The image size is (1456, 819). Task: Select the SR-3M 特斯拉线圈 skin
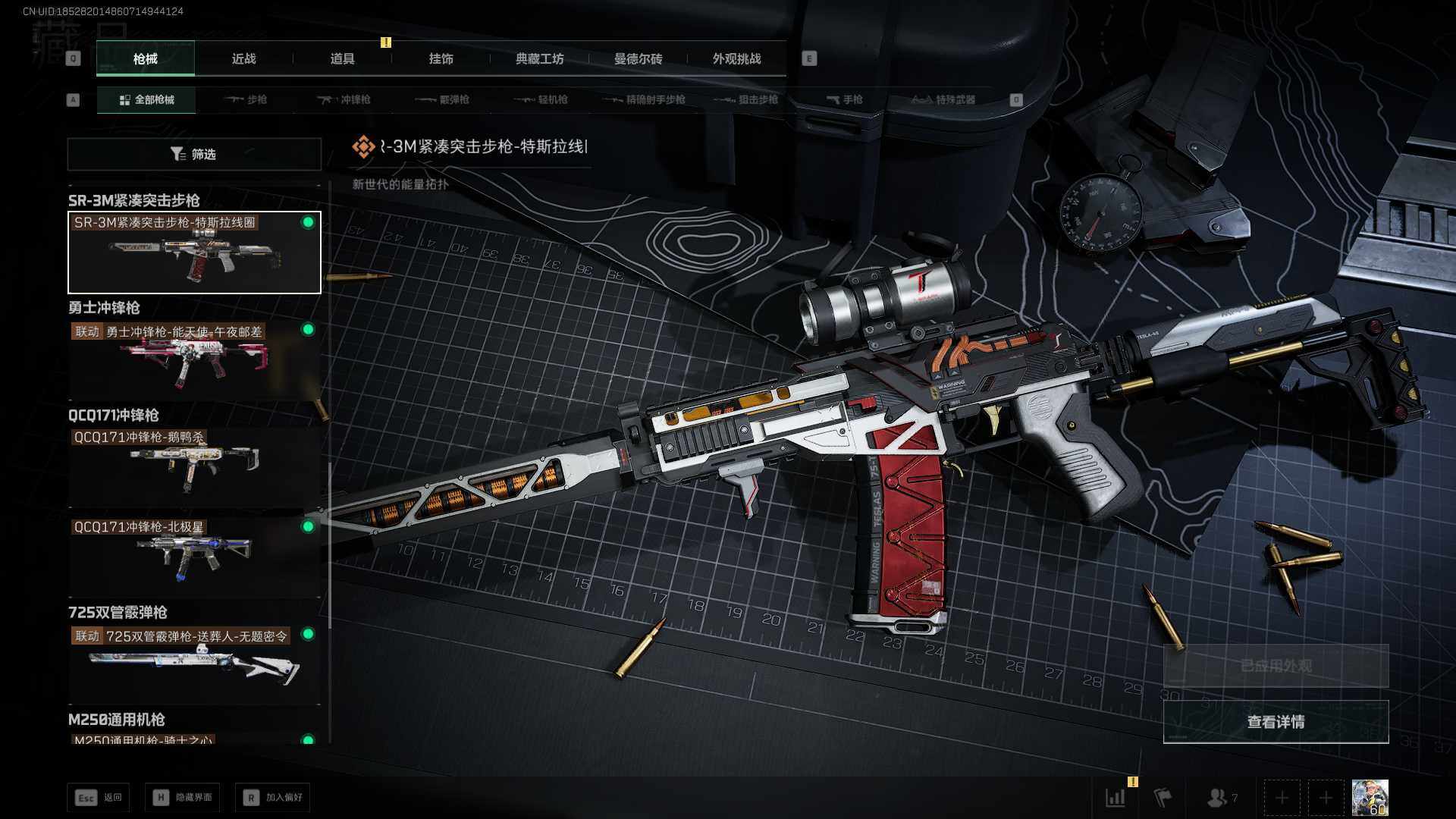click(194, 253)
